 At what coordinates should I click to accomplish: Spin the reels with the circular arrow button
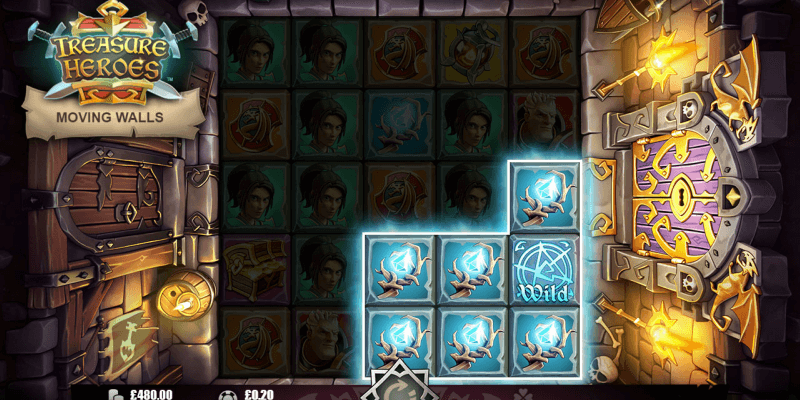coord(399,389)
